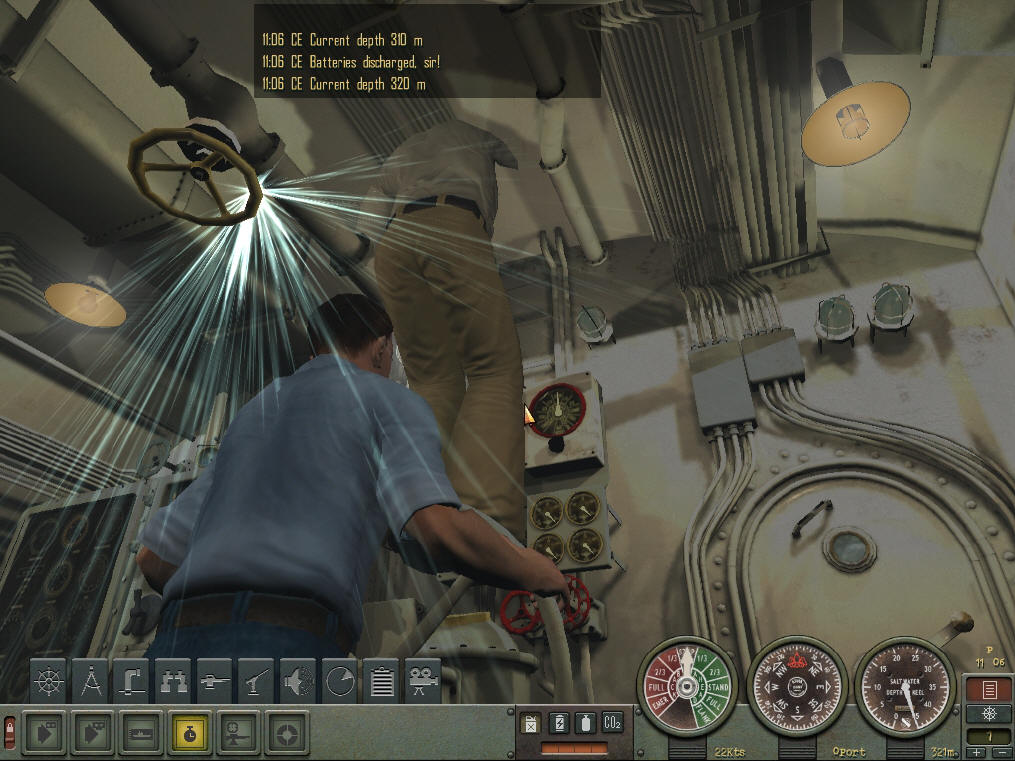The height and width of the screenshot is (761, 1015).
Task: Open the binoculars view
Action: (x=175, y=681)
